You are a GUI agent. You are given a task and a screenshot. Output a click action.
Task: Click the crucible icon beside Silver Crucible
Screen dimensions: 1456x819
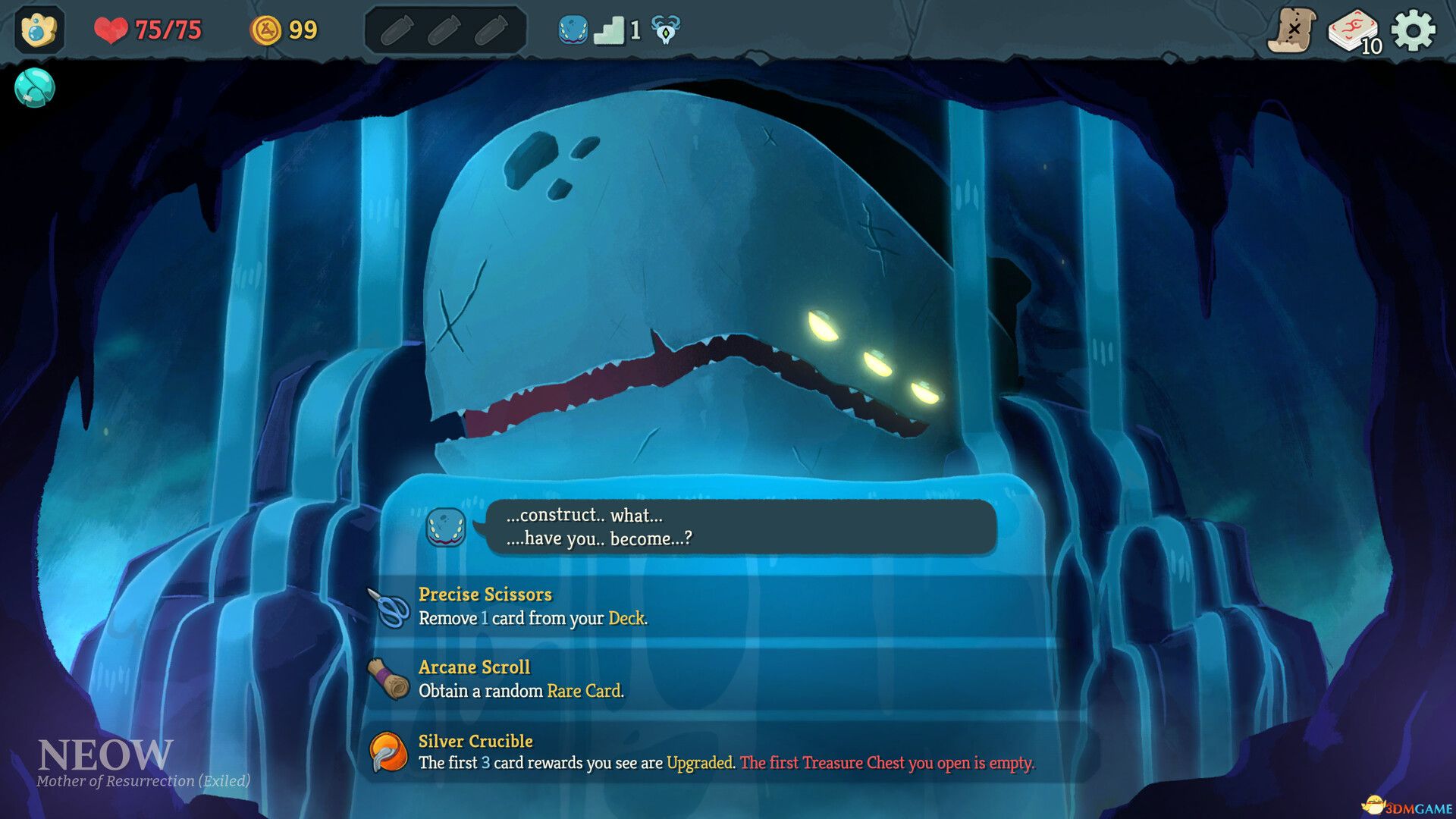click(388, 752)
